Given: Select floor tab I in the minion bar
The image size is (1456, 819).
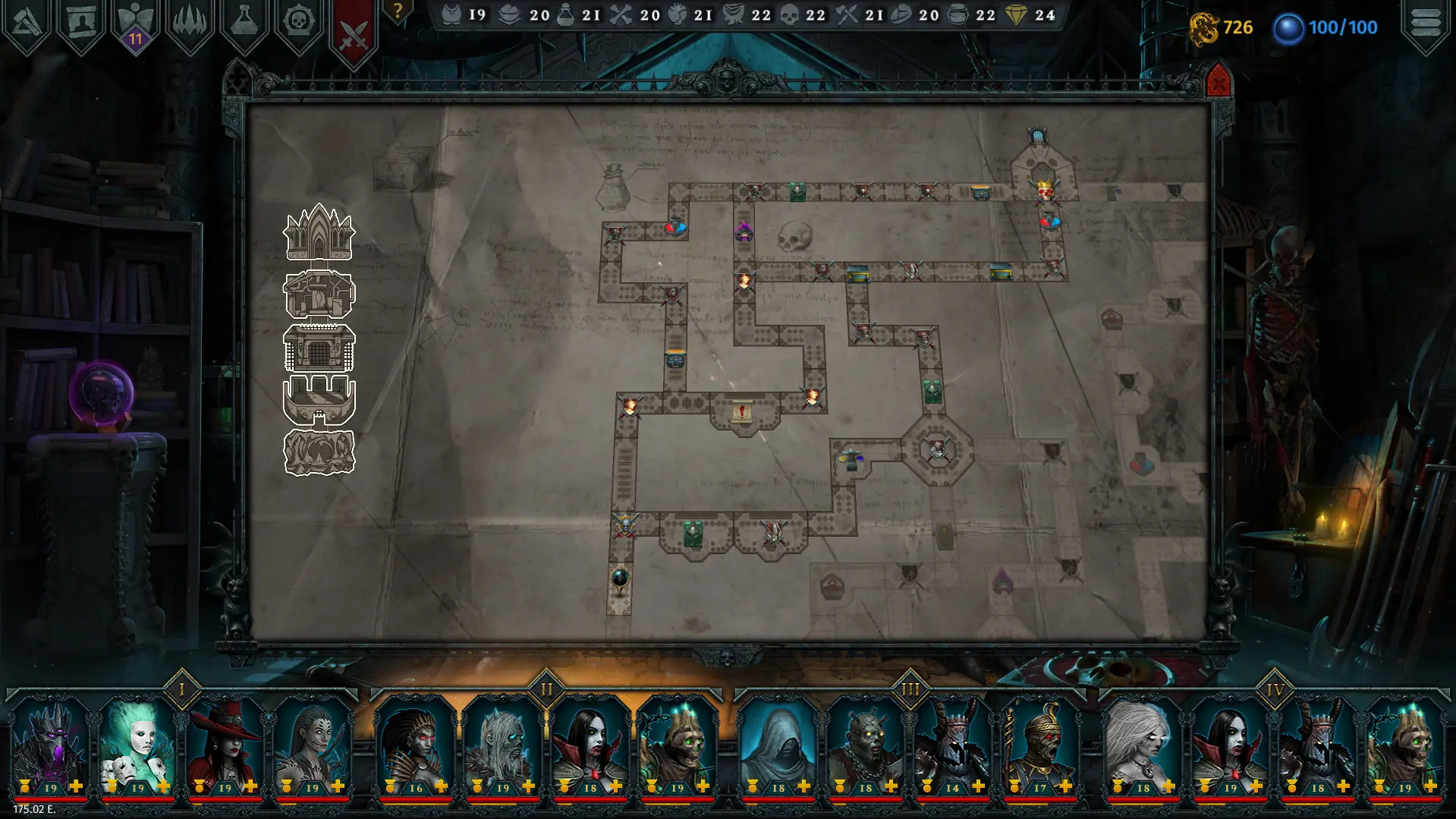Looking at the screenshot, I should 180,689.
